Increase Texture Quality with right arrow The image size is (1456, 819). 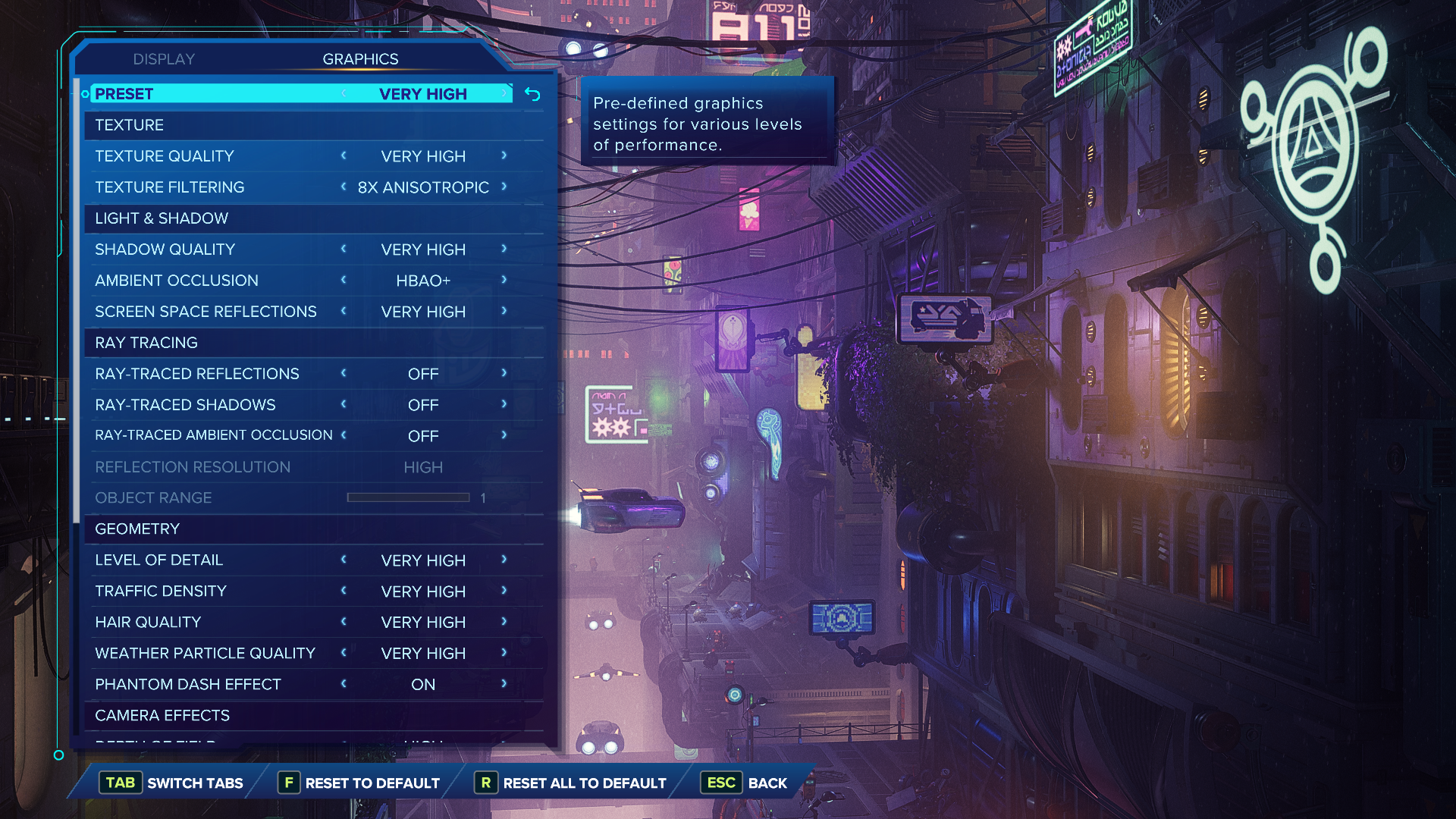tap(504, 155)
